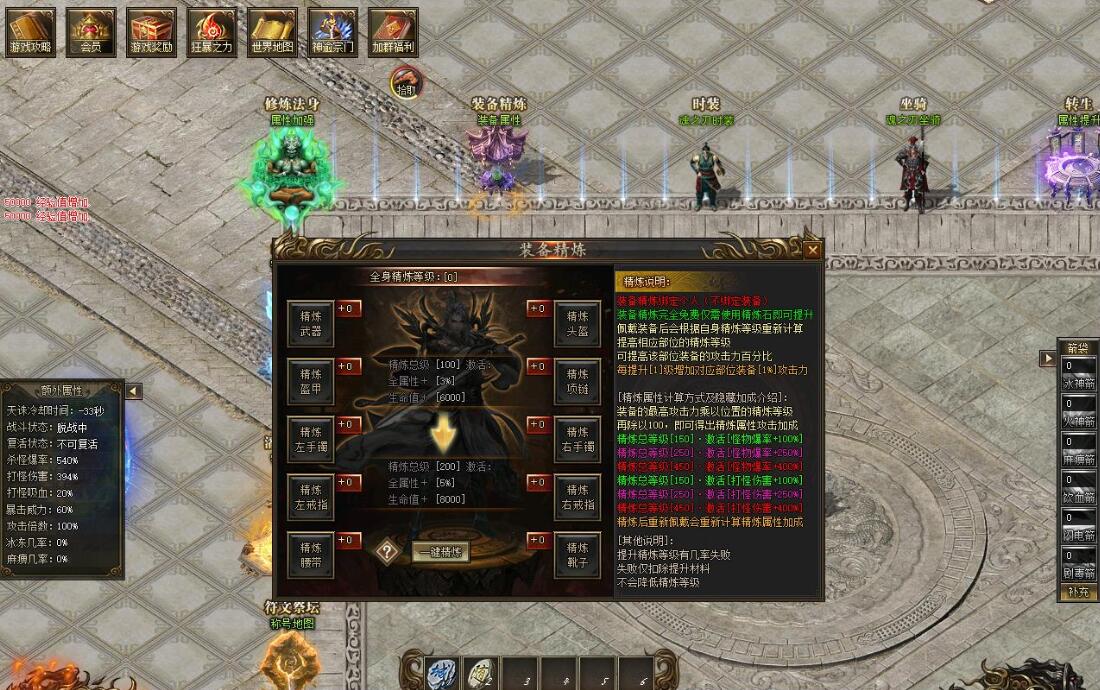This screenshot has height=690, width=1100.
Task: Activate the 狂暴之力 berserk power icon
Action: coord(211,33)
